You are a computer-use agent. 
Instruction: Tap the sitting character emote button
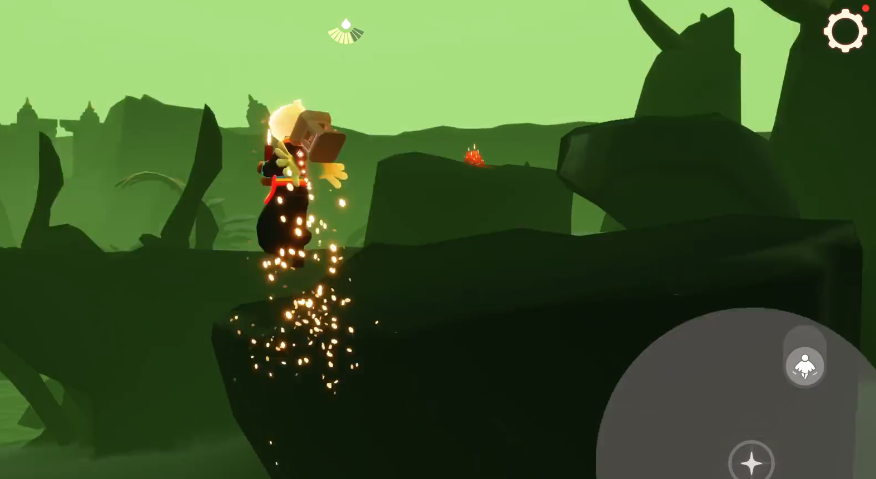pyautogui.click(x=804, y=366)
